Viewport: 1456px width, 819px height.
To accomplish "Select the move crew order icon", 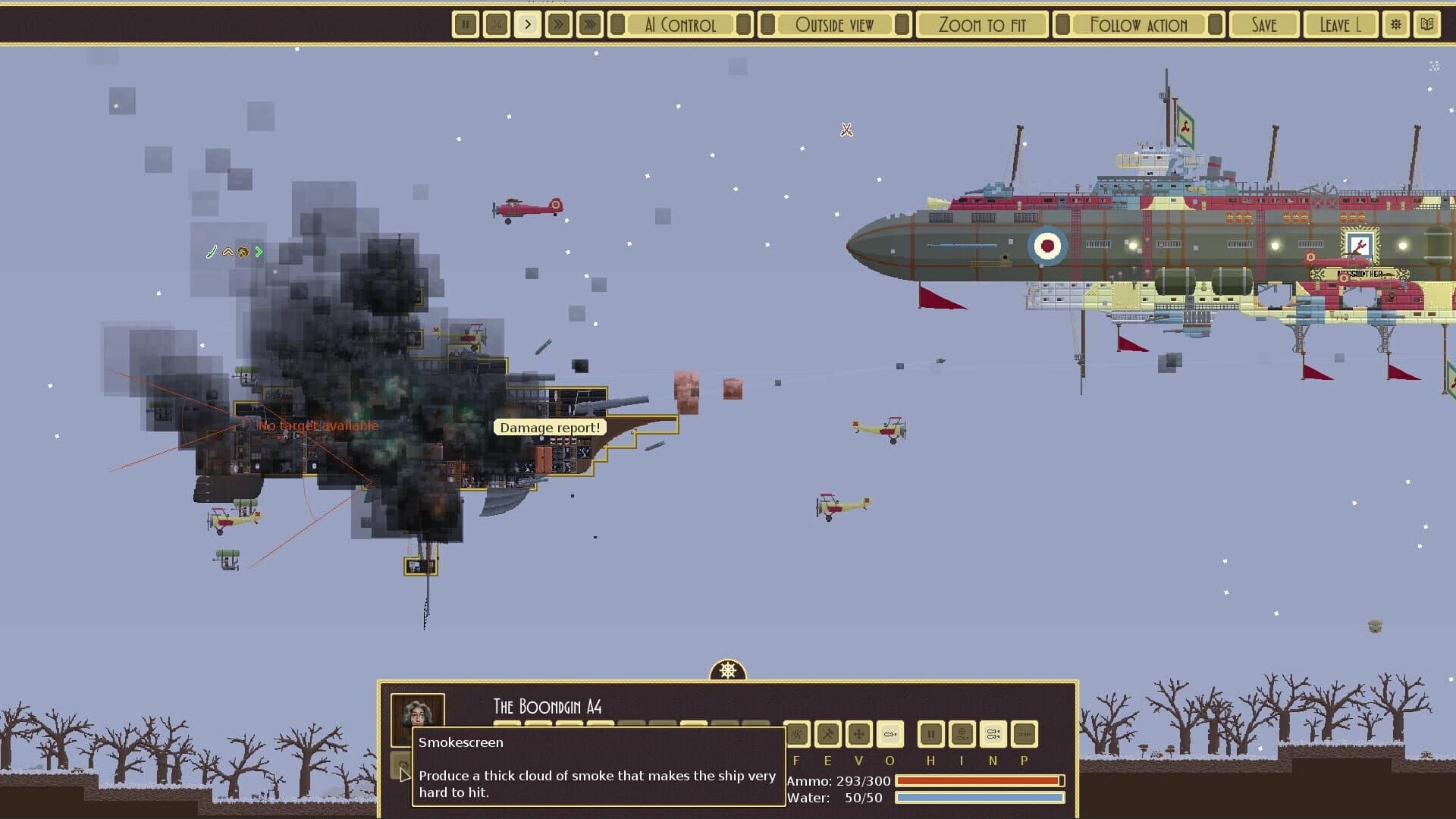I will click(x=858, y=734).
